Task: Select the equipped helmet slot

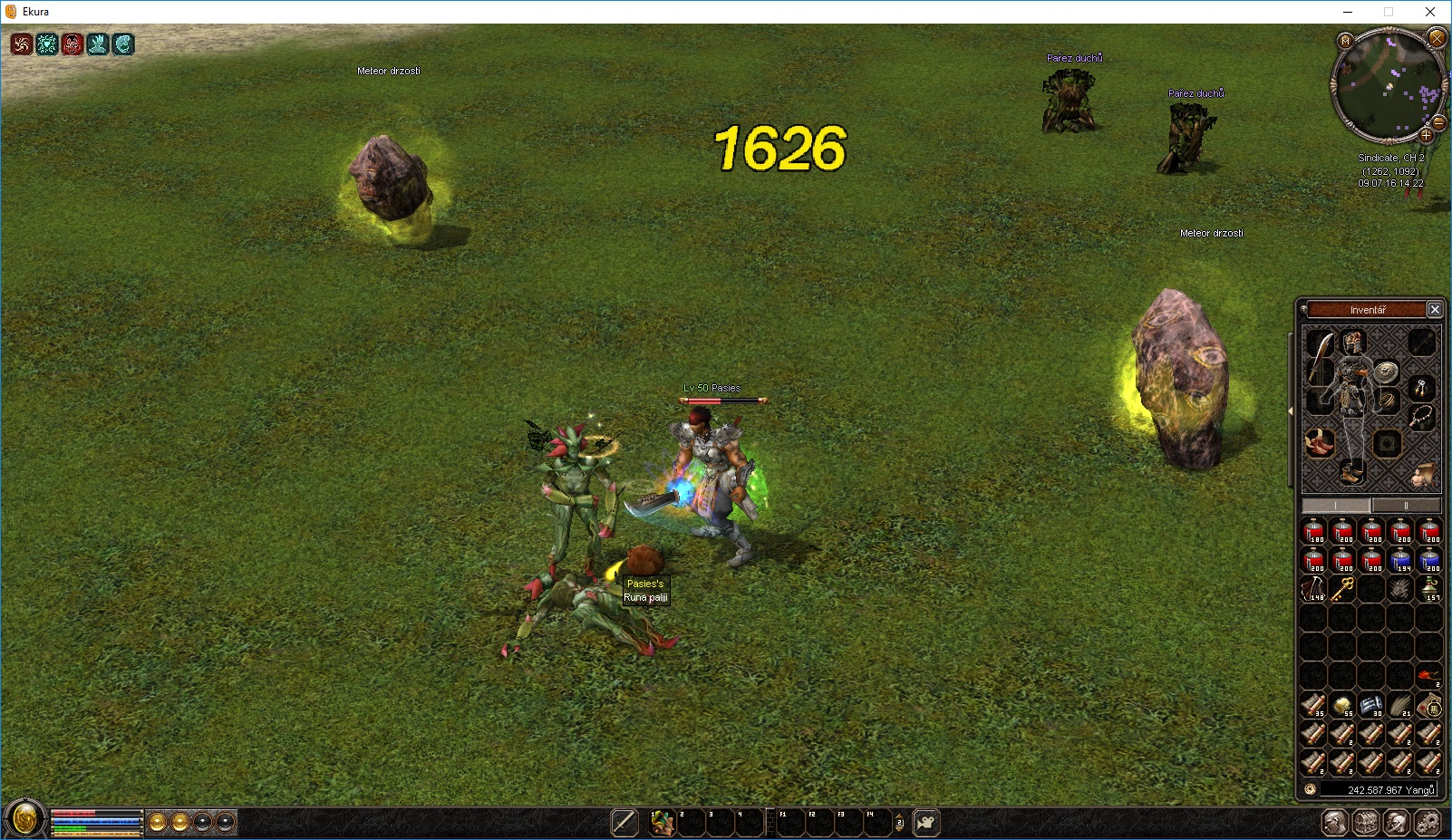Action: point(1353,343)
